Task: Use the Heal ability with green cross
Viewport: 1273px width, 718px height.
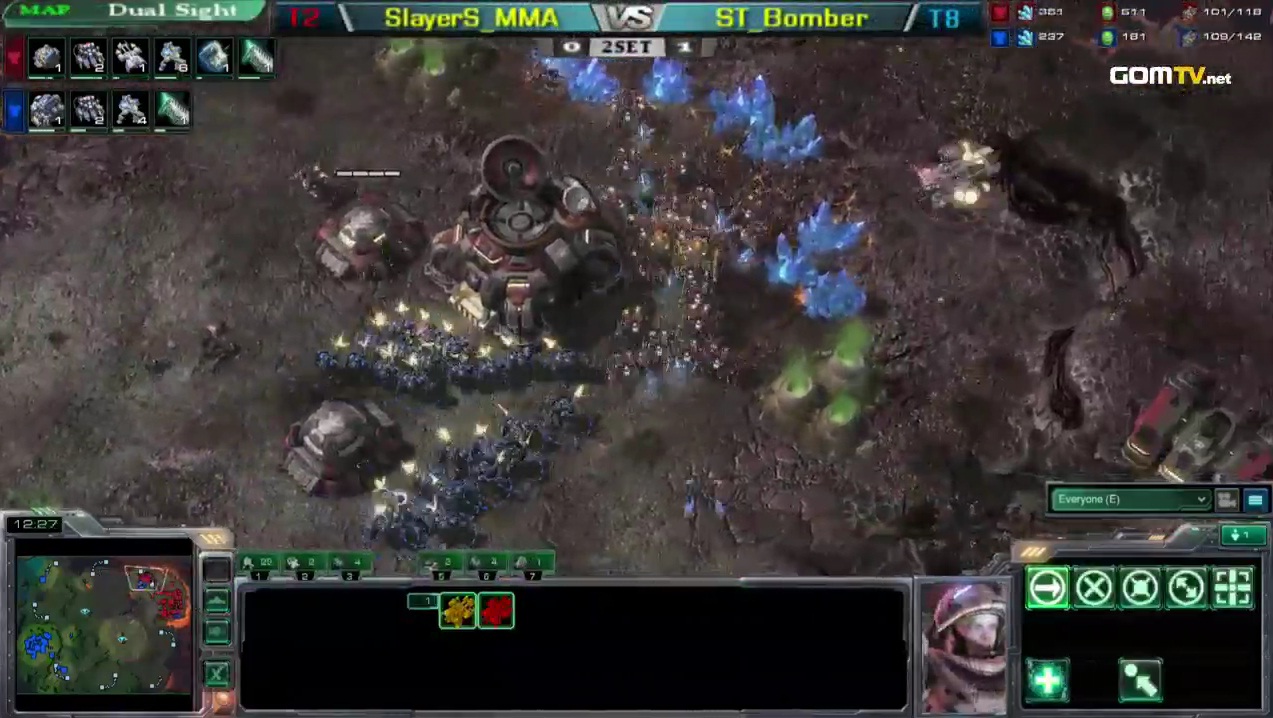Action: click(x=1047, y=680)
